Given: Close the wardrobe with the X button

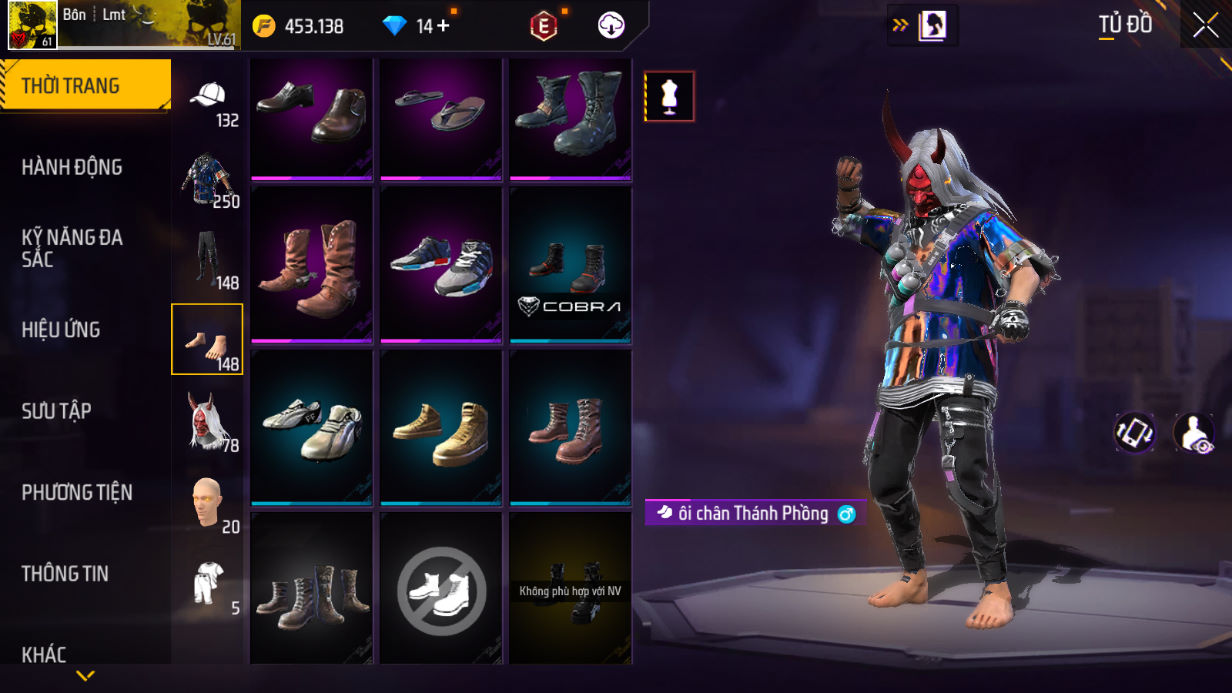Looking at the screenshot, I should (x=1205, y=26).
